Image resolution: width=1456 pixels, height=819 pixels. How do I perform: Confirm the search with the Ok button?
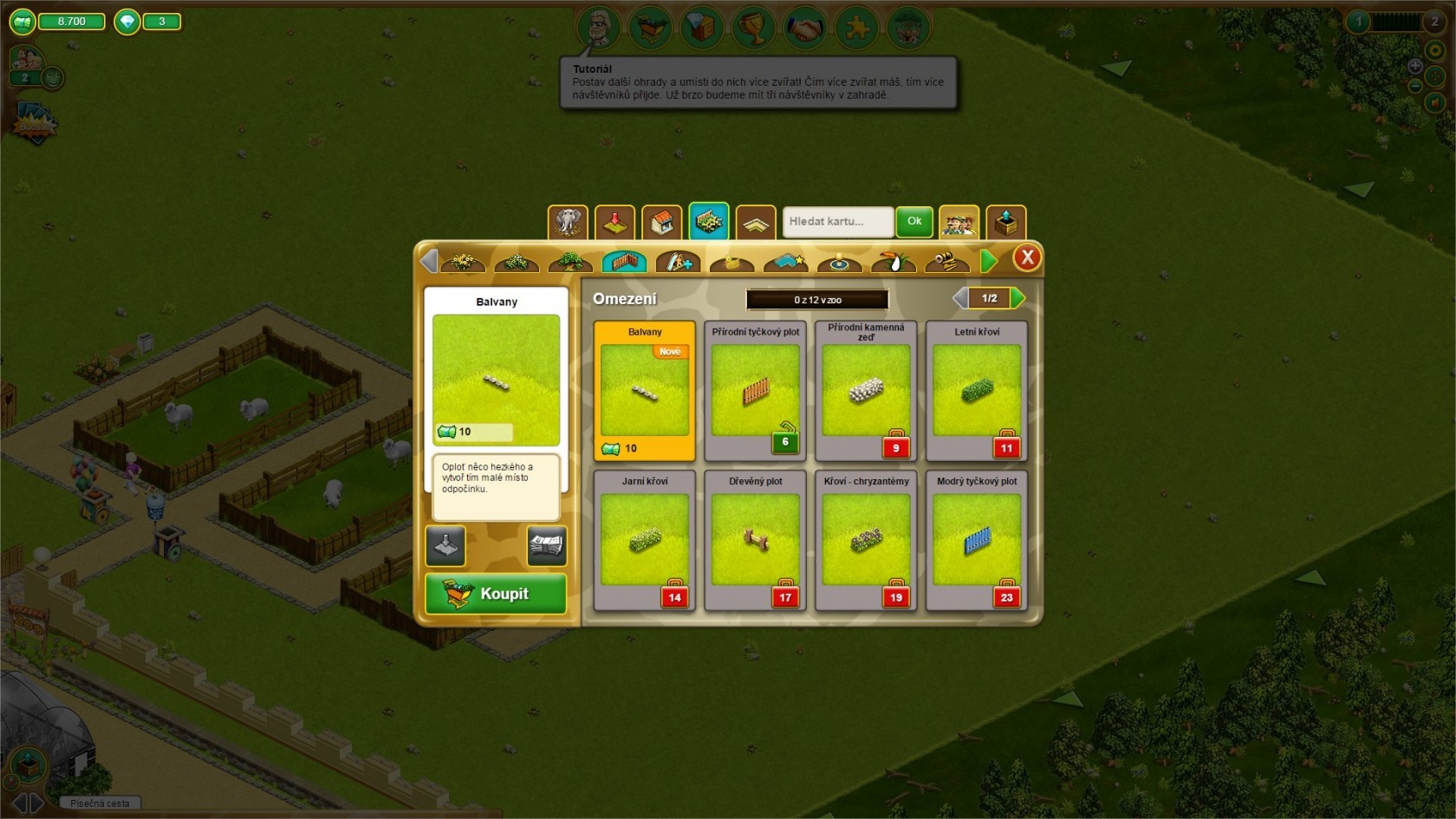pos(914,222)
